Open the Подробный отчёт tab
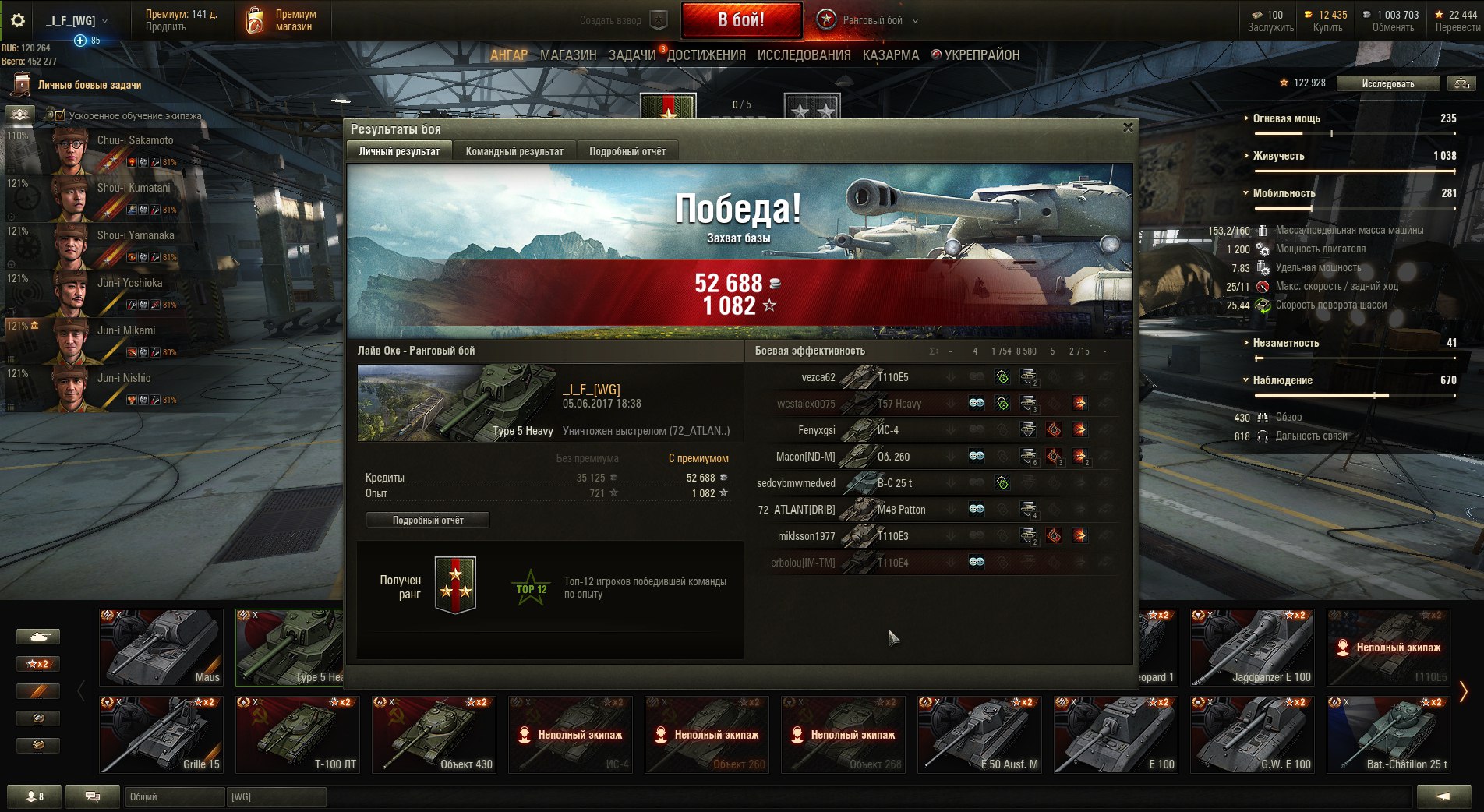1484x812 pixels. click(627, 151)
